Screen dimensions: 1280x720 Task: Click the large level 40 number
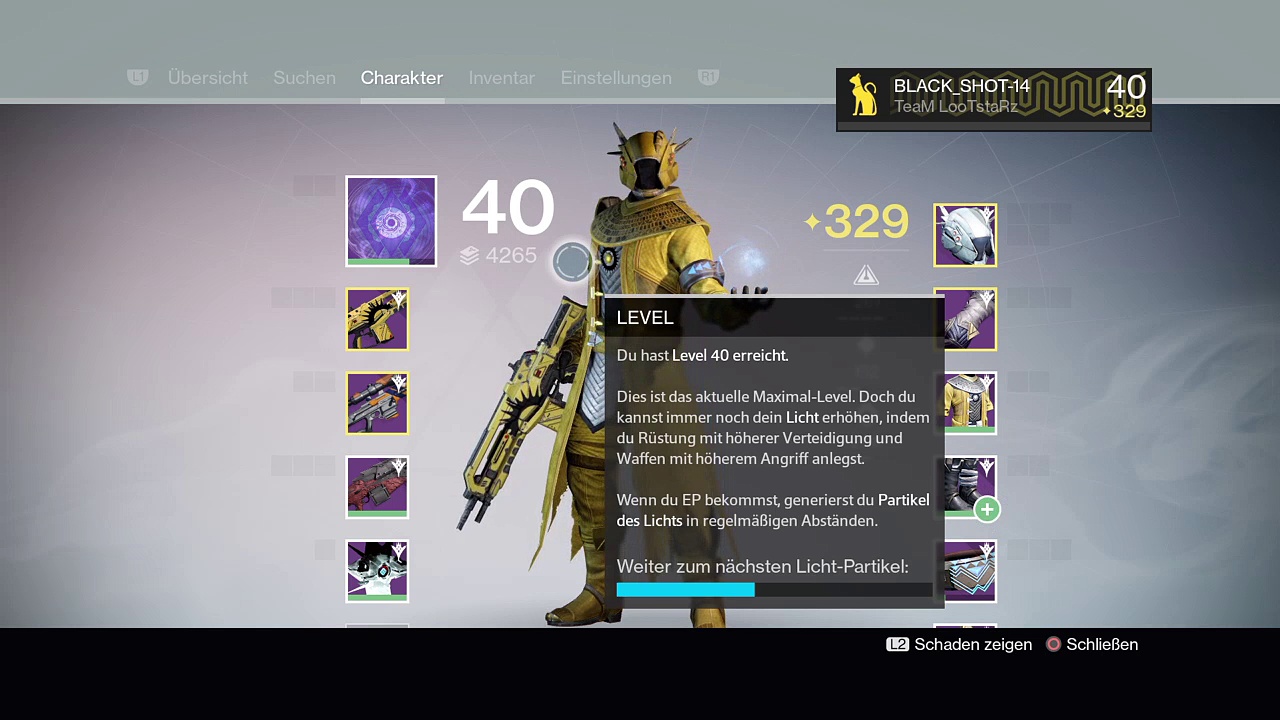point(508,209)
